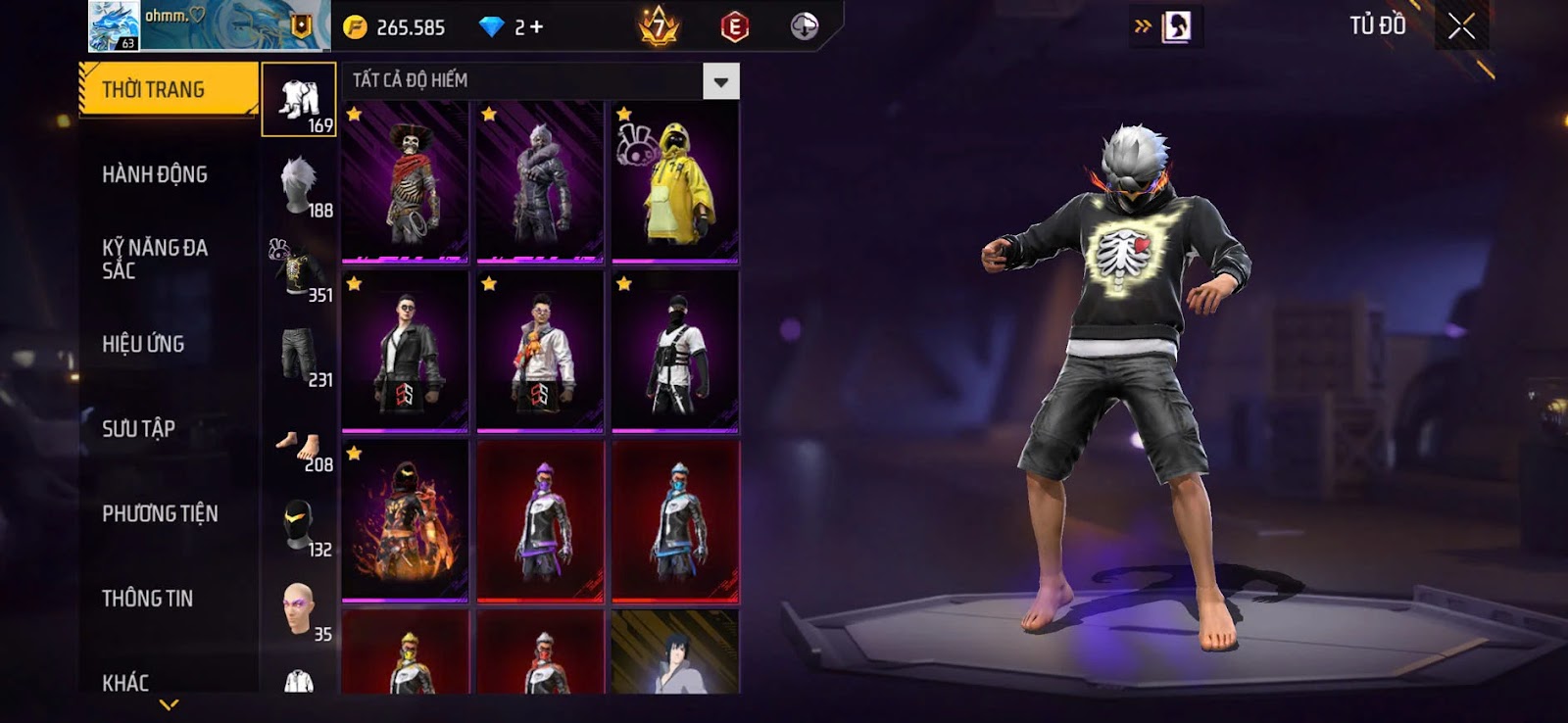Screen dimensions: 1568x723
Task: Open the HIỆU ỨNG category
Action: click(143, 344)
